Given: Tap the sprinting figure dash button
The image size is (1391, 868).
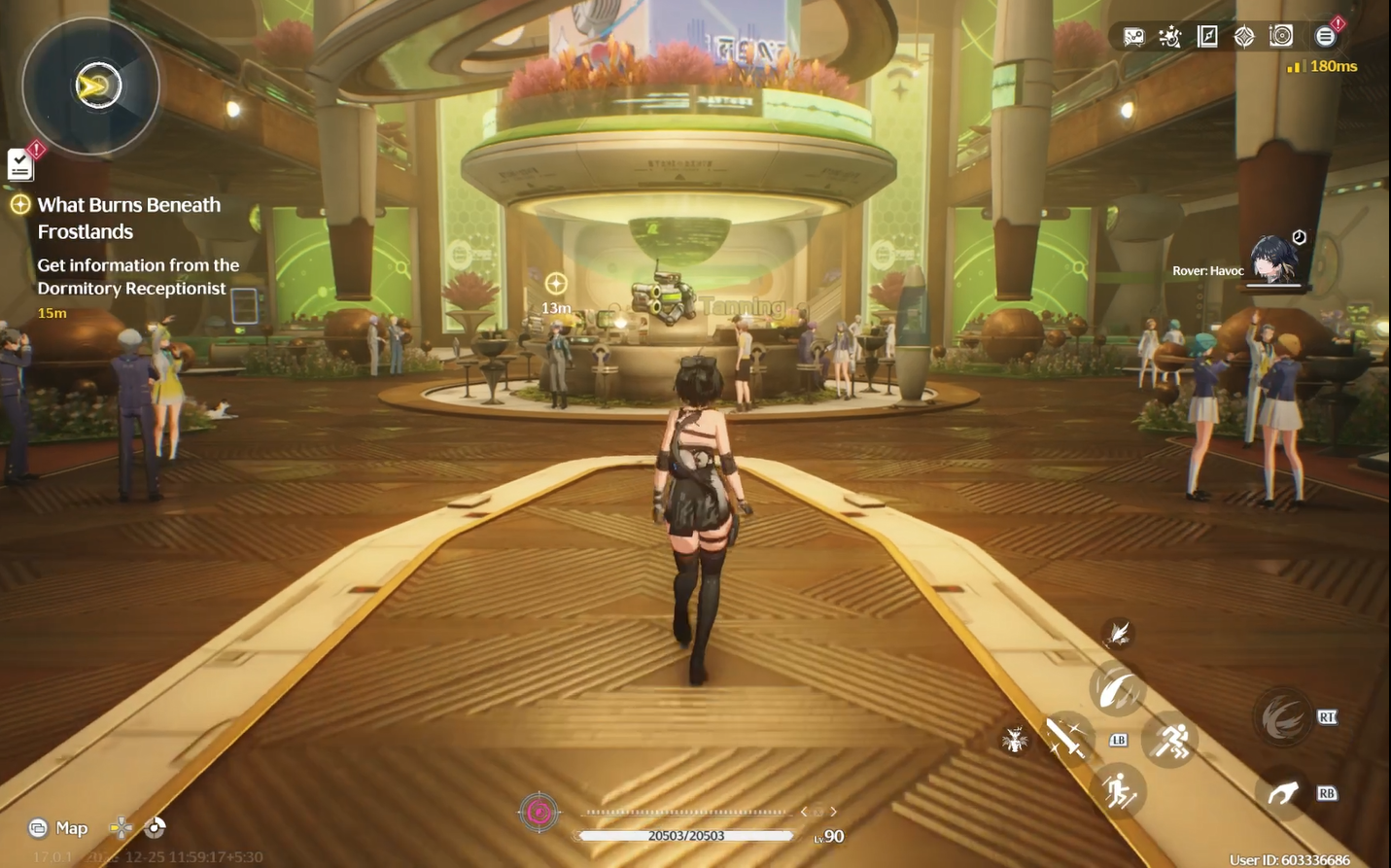Looking at the screenshot, I should click(1171, 741).
